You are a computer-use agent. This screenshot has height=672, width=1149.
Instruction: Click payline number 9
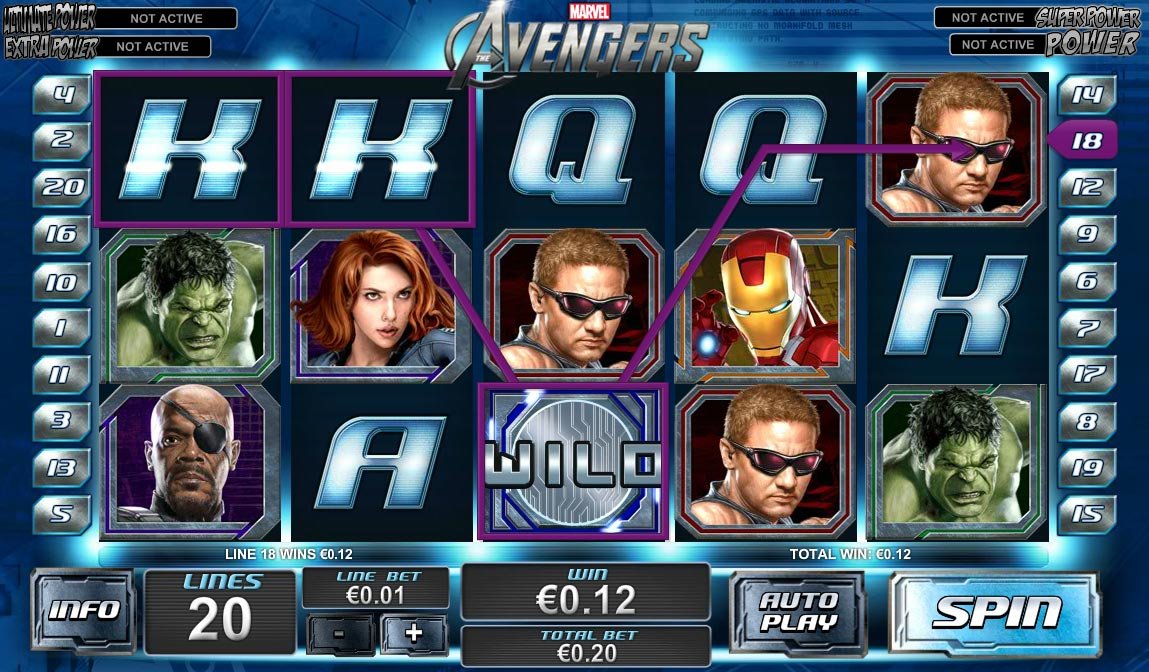click(x=1086, y=234)
